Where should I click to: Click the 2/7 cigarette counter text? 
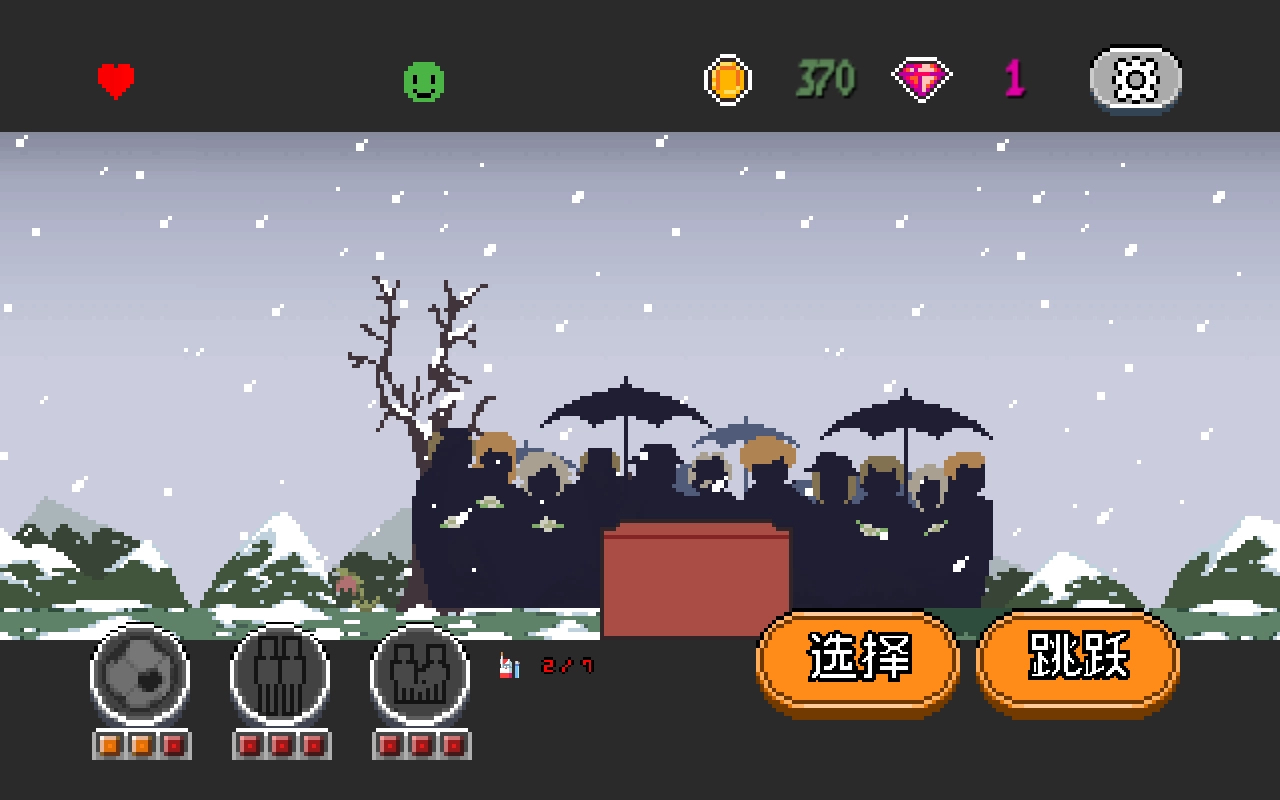[x=565, y=665]
